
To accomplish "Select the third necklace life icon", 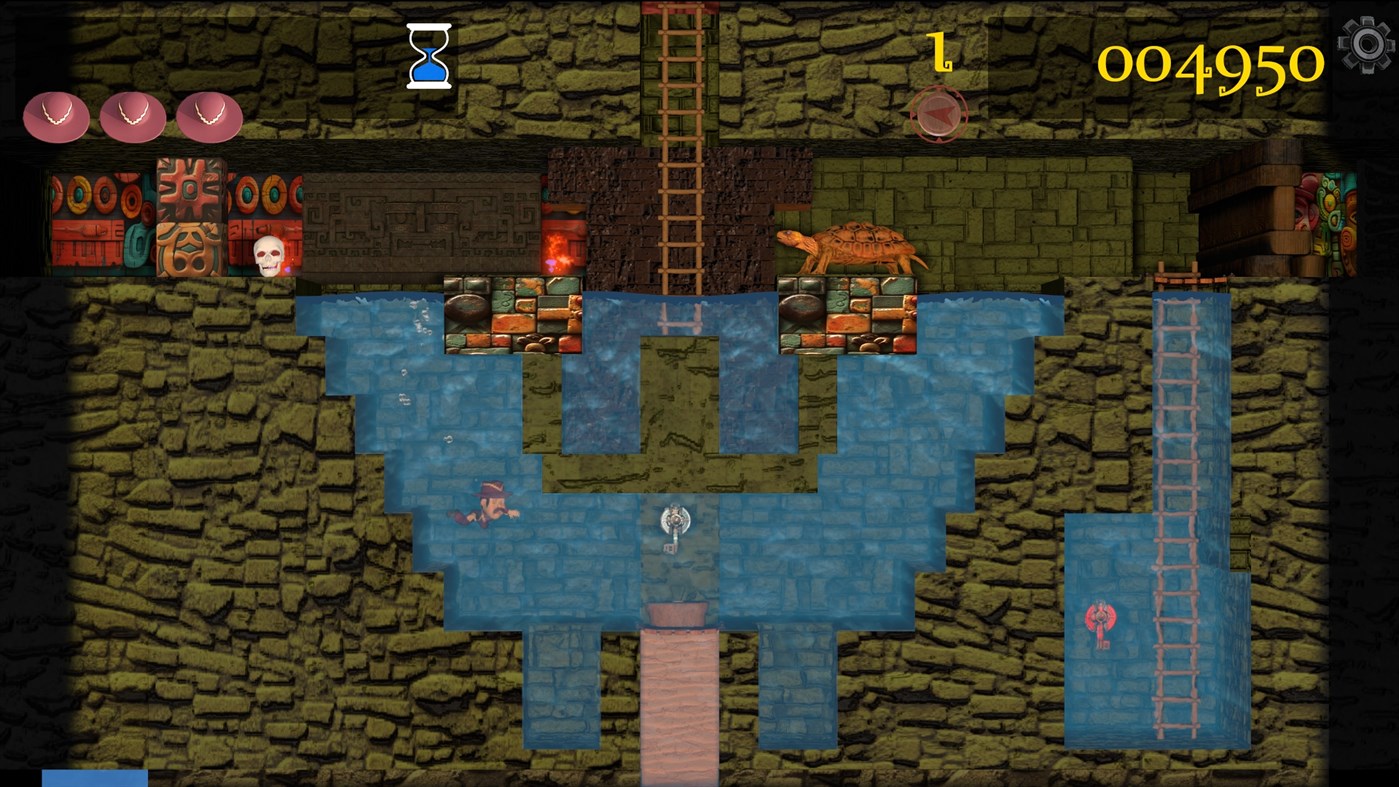I will click(209, 116).
